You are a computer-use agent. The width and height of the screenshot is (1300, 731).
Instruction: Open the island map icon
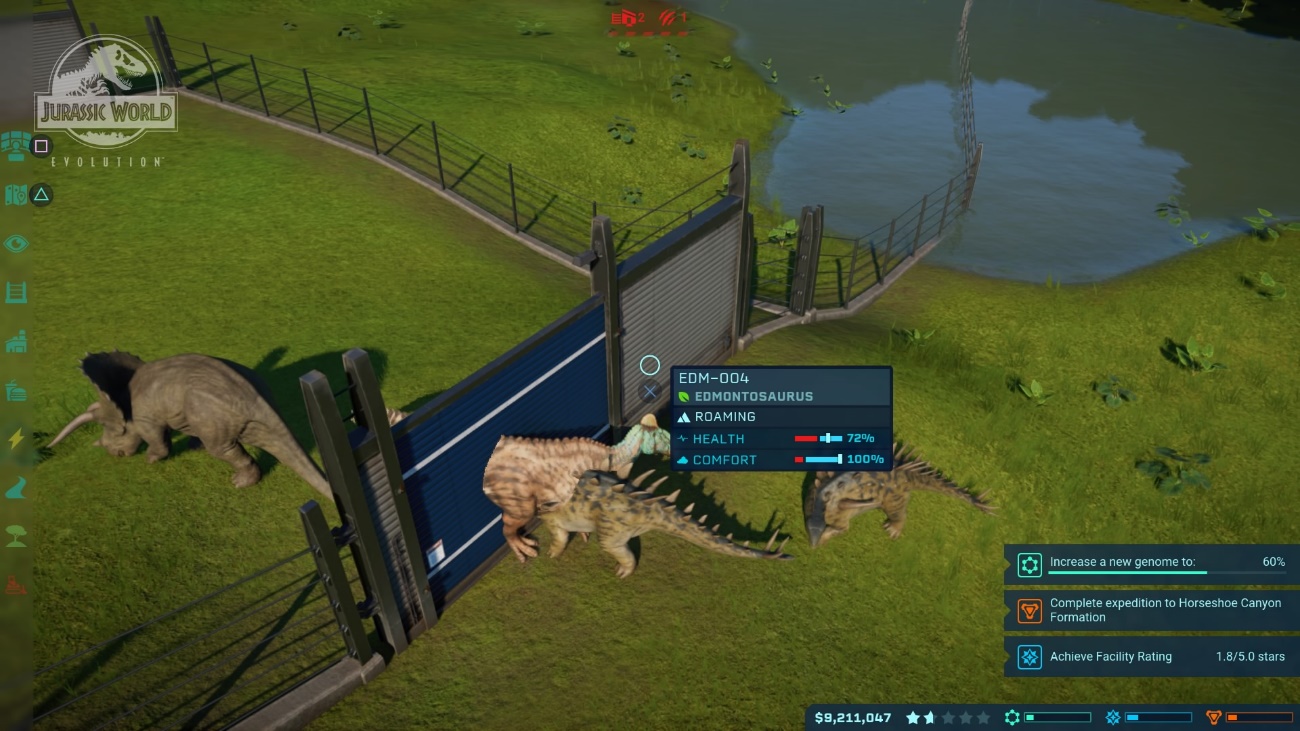[x=15, y=195]
